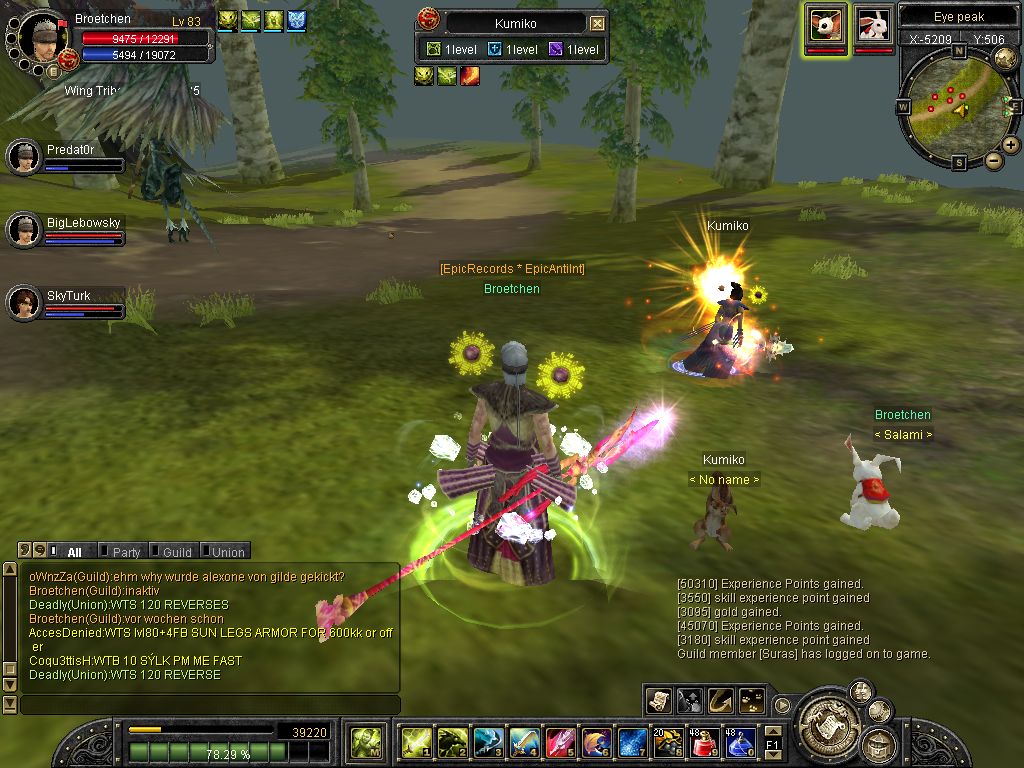Select party member BigLebowsky
The width and height of the screenshot is (1024, 768).
coord(23,230)
